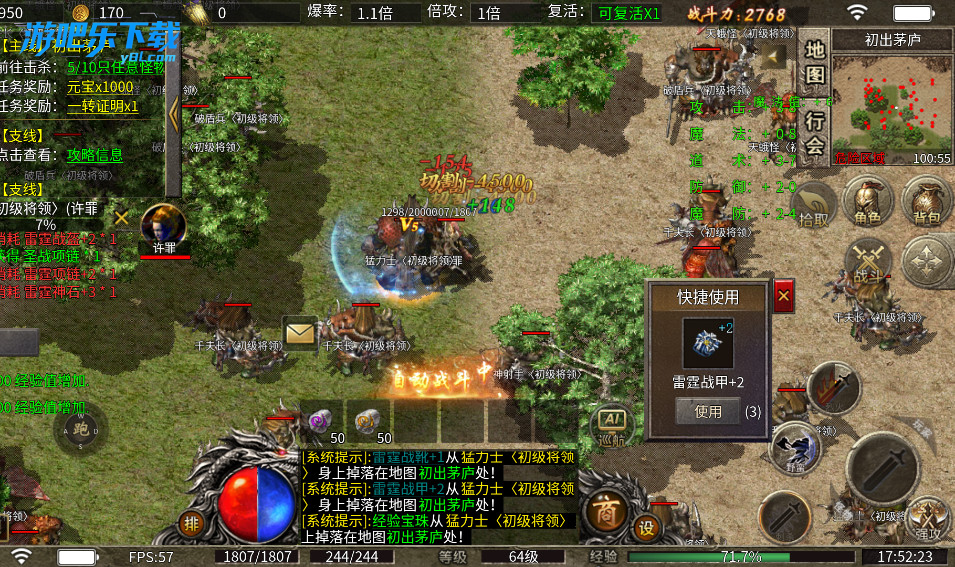Use the purple scroll hotbar slot

tap(322, 421)
